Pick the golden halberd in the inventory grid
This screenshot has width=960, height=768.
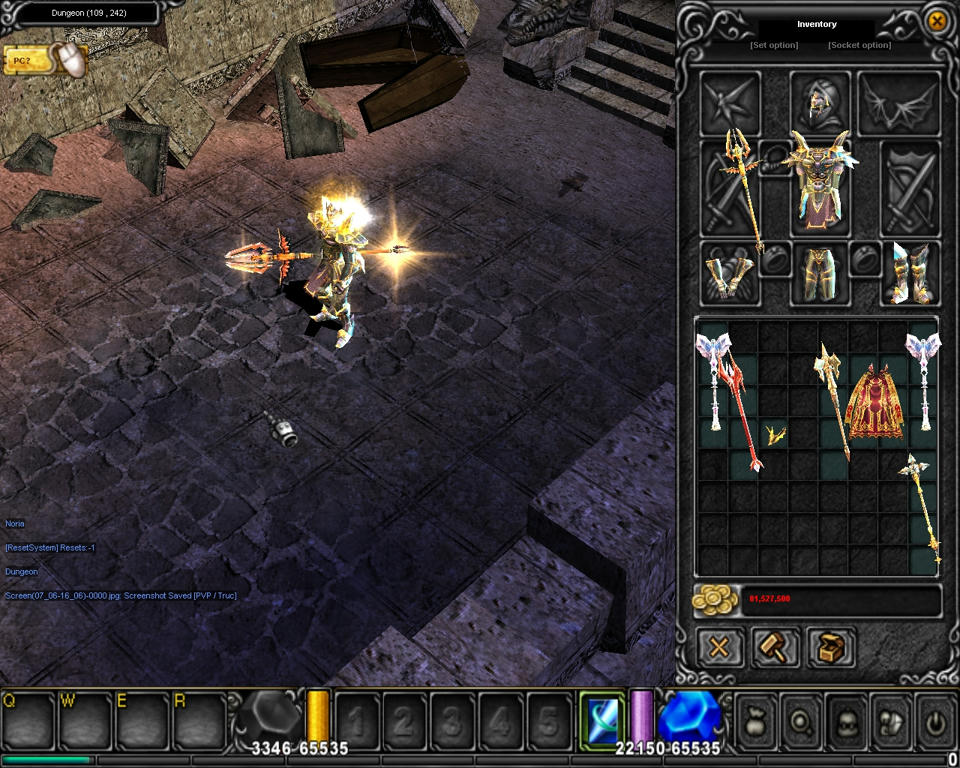(x=833, y=400)
